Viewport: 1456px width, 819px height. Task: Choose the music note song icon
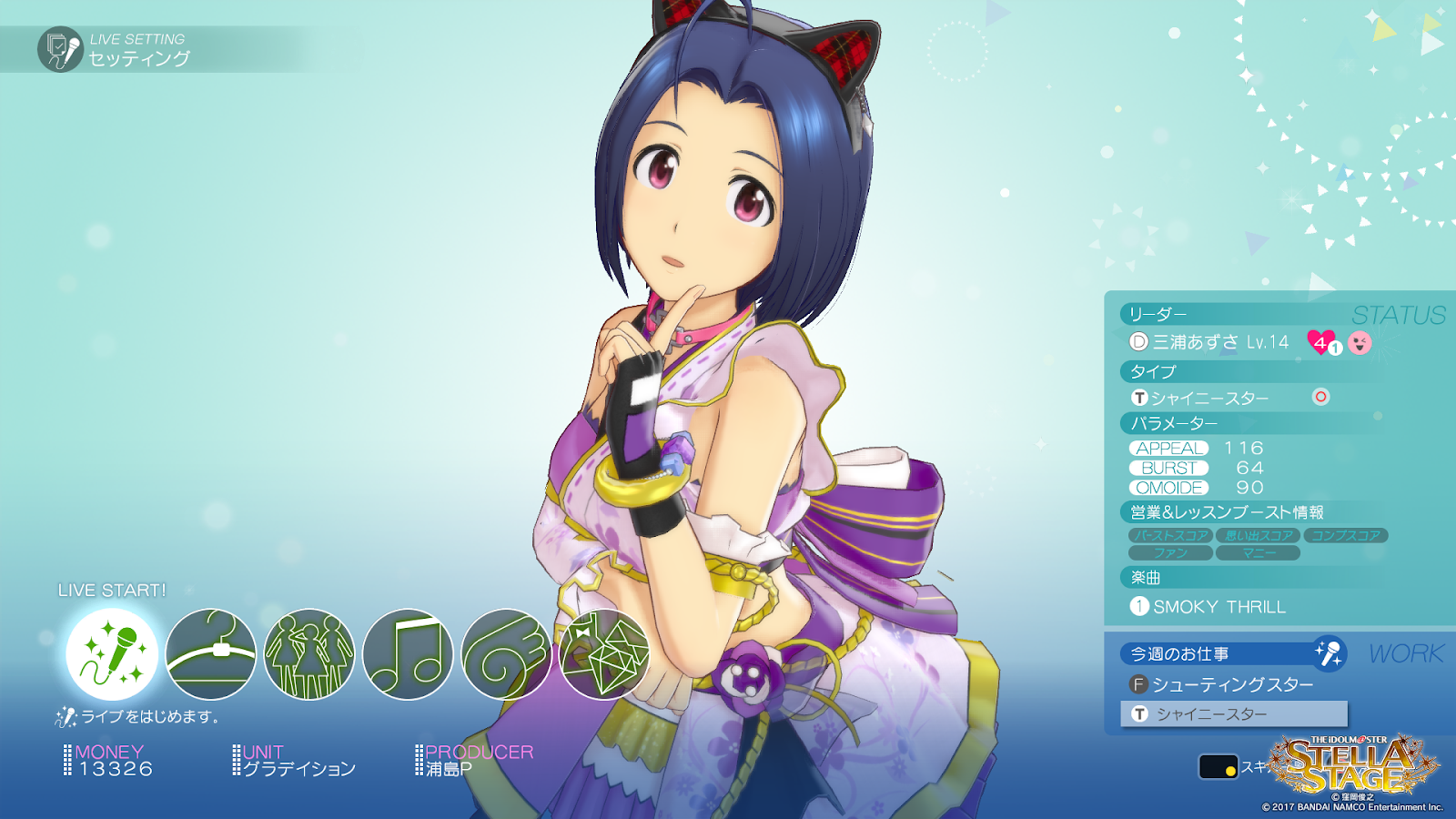tap(408, 654)
